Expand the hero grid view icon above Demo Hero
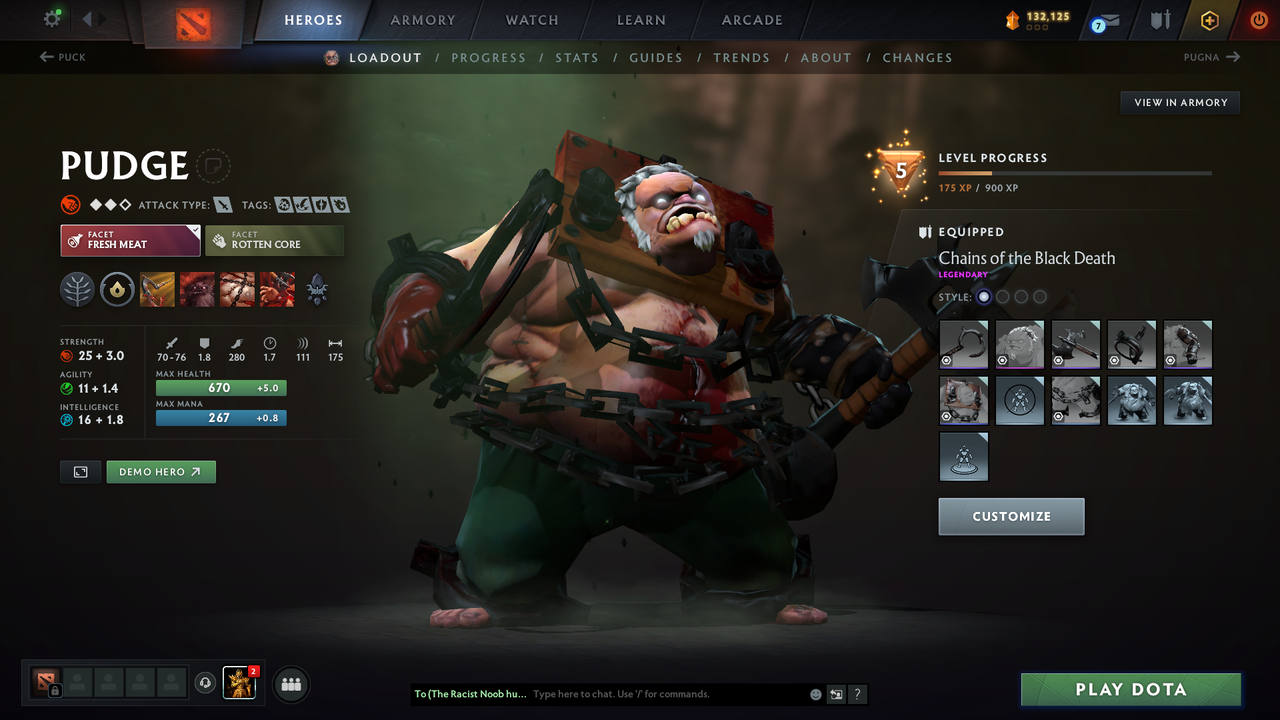The height and width of the screenshot is (720, 1280). 80,471
